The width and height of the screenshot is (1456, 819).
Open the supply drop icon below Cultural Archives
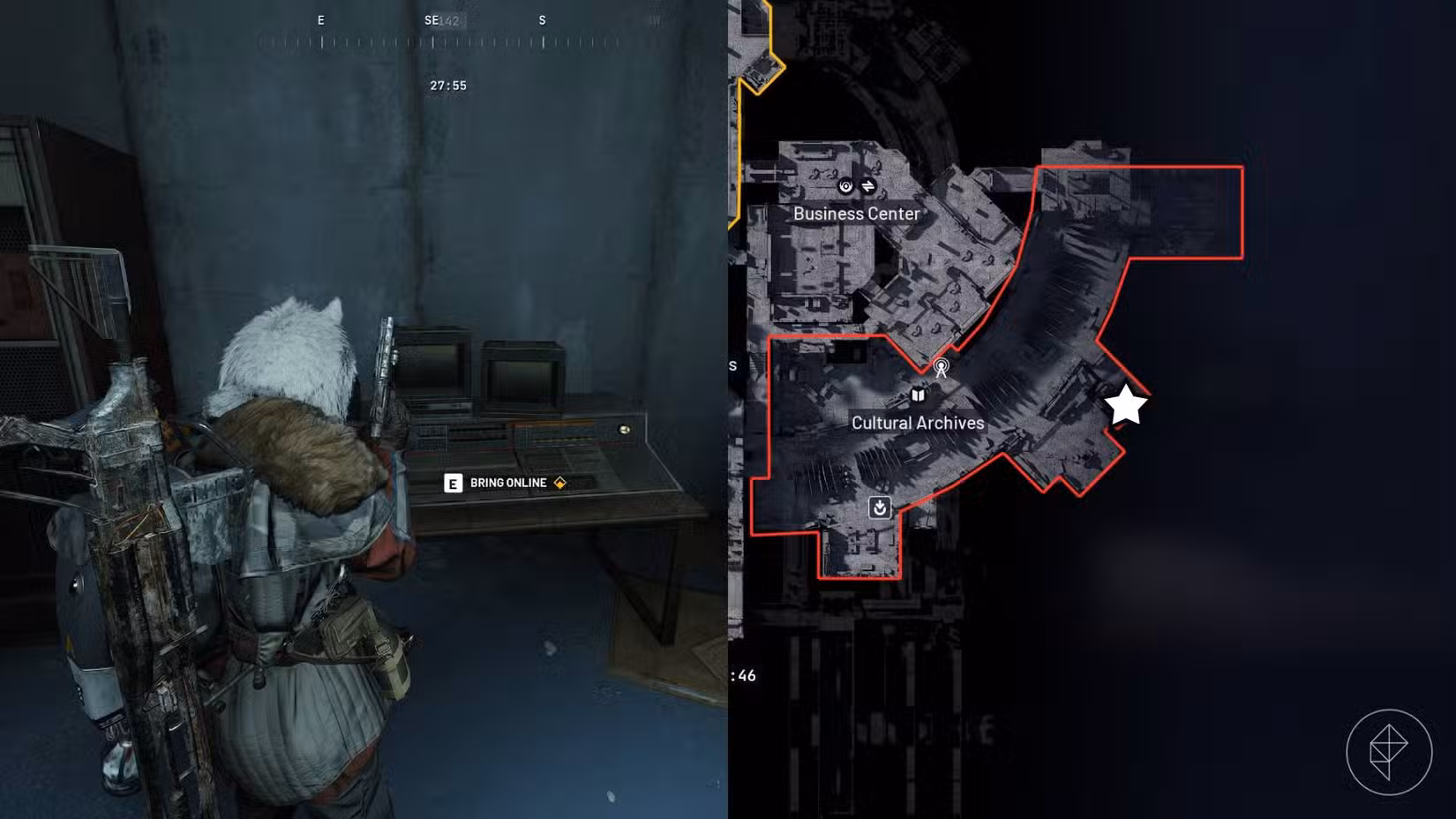[x=879, y=507]
